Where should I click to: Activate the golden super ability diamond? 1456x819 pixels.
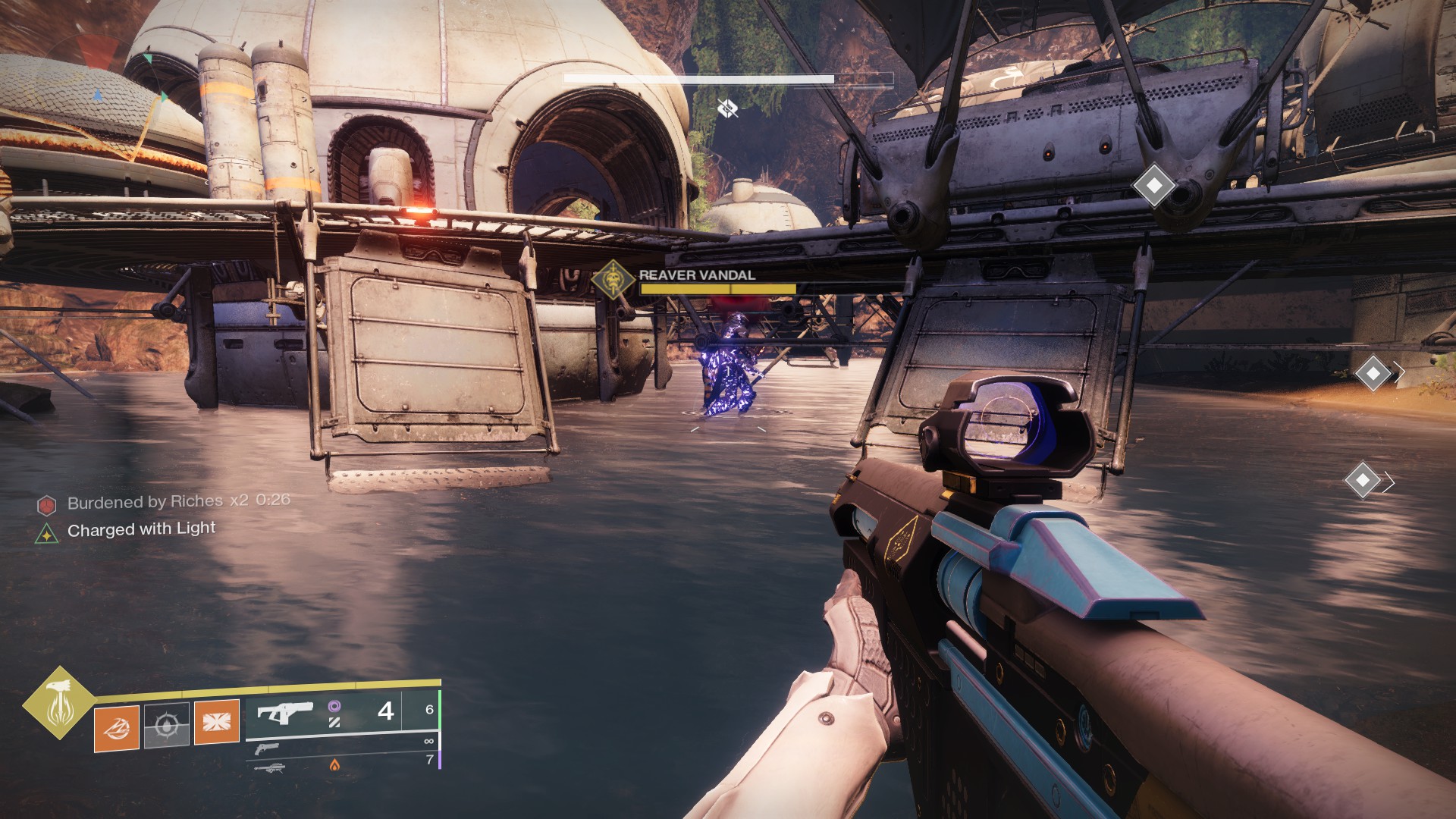click(58, 703)
